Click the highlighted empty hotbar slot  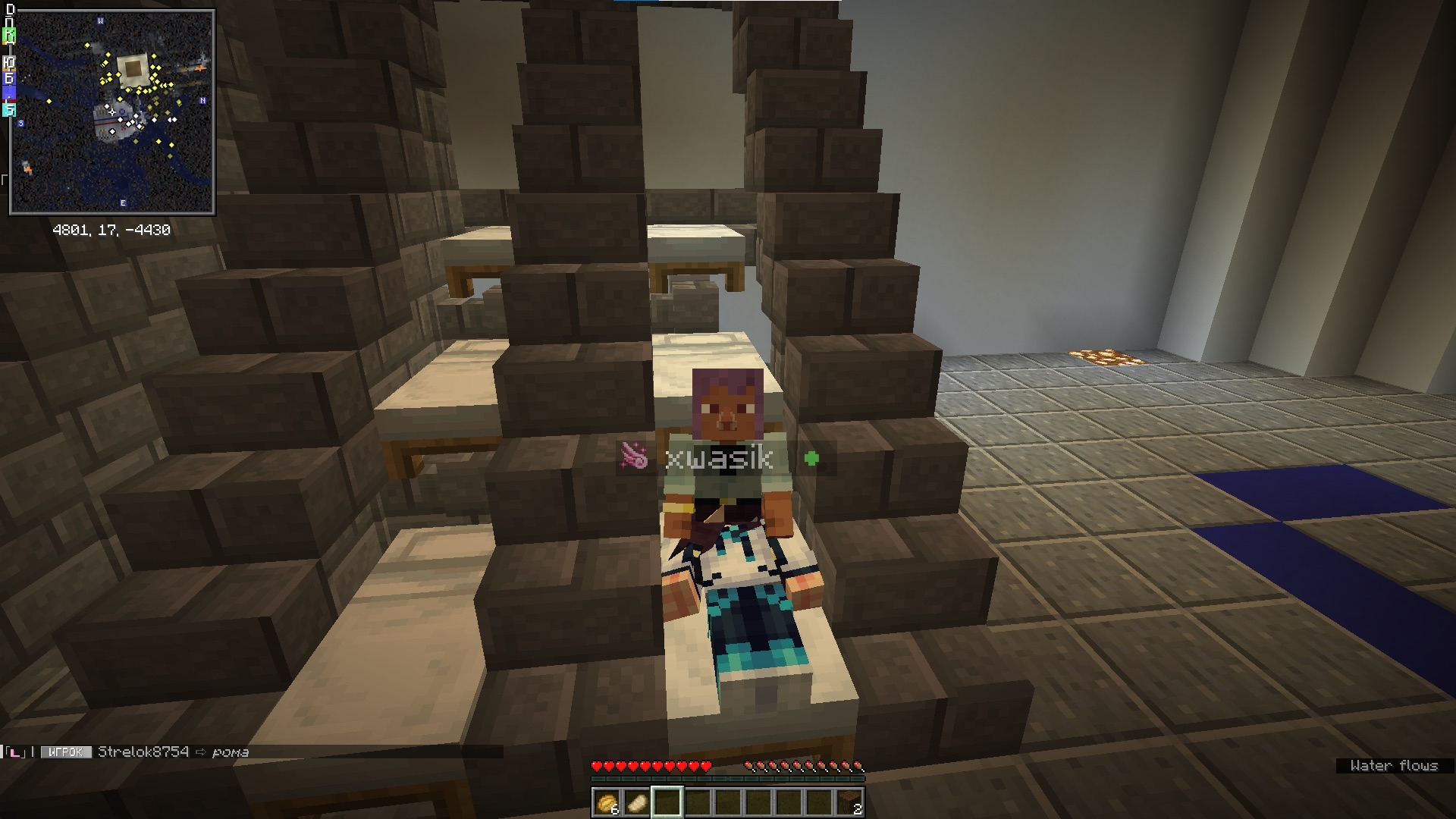click(667, 802)
